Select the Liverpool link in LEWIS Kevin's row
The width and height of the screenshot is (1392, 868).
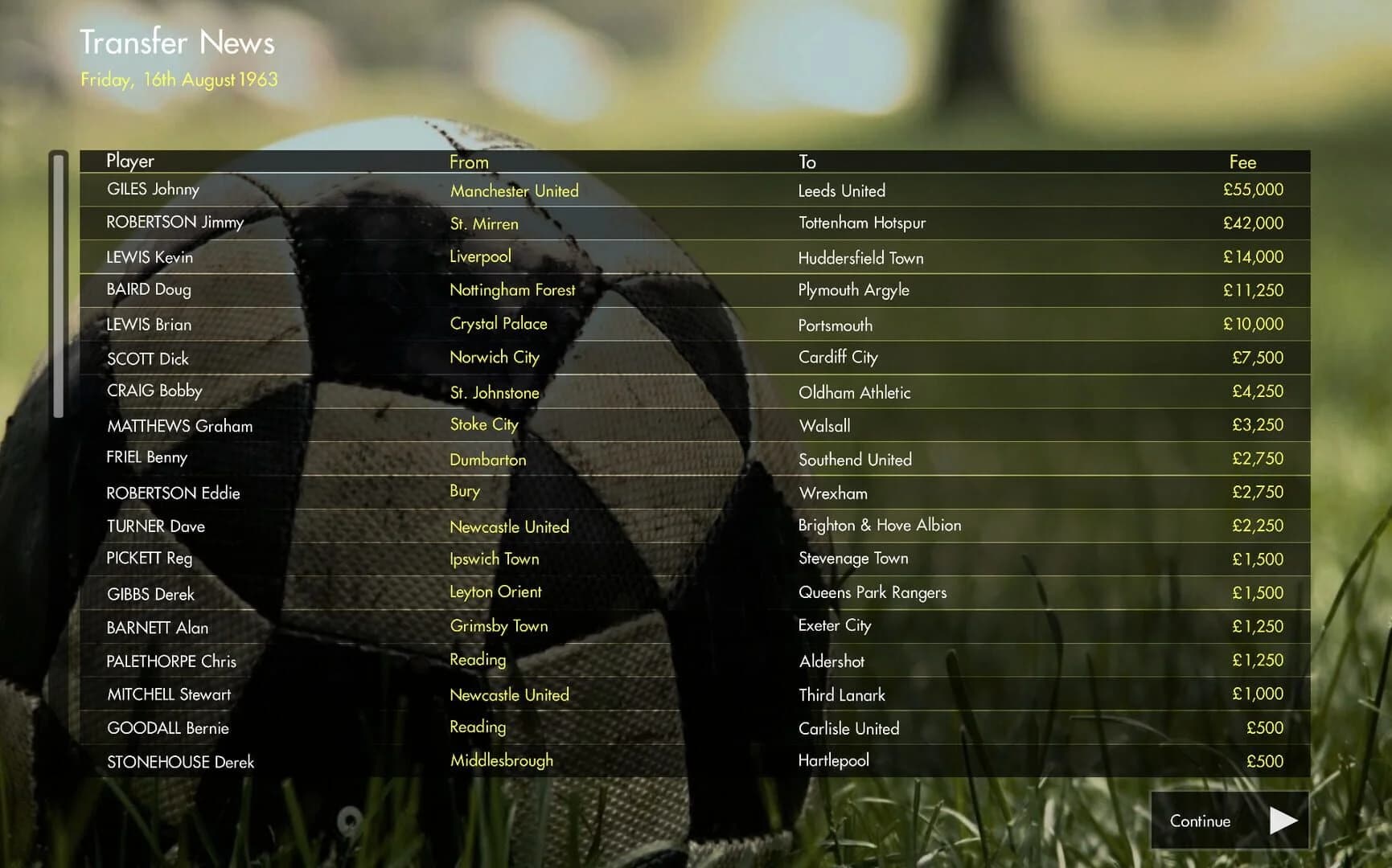tap(480, 256)
